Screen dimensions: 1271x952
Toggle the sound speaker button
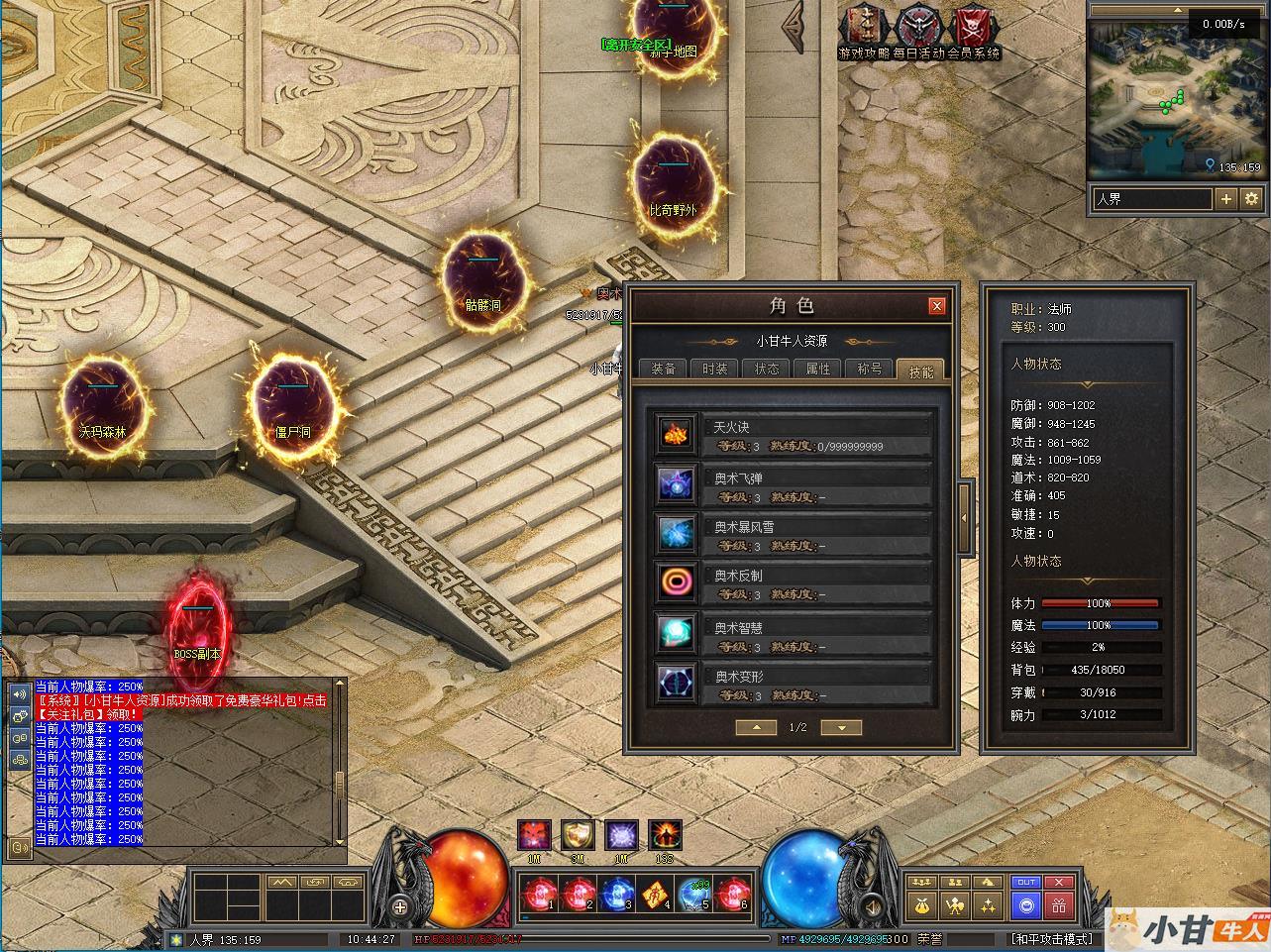pyautogui.click(x=873, y=905)
